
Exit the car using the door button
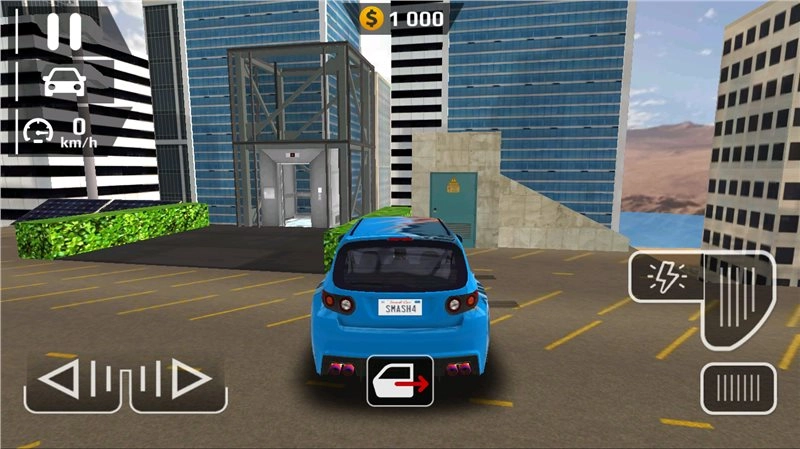point(400,380)
